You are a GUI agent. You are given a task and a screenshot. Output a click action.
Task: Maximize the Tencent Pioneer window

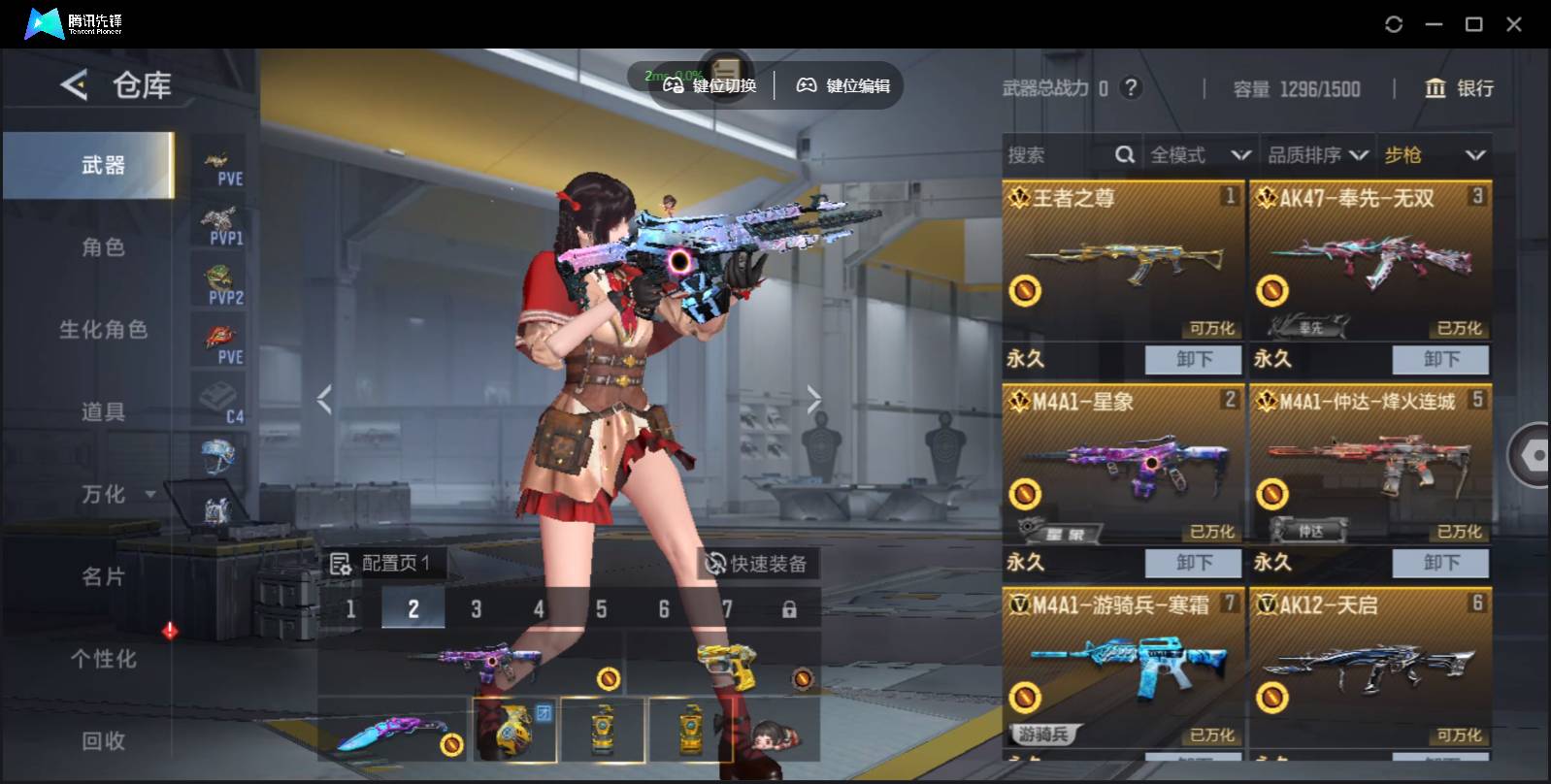click(x=1473, y=24)
